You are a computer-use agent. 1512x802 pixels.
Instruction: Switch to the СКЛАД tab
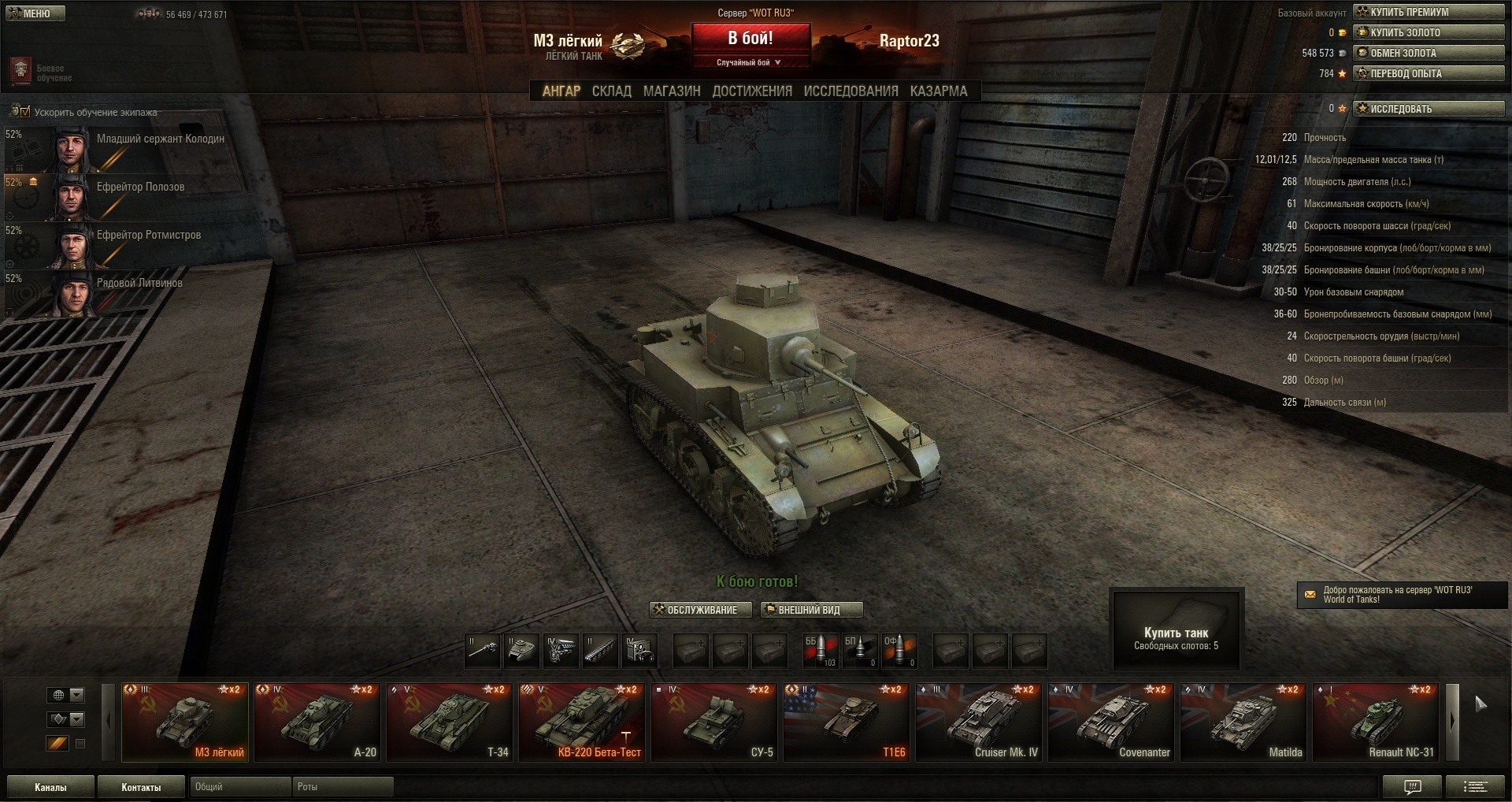[x=611, y=91]
